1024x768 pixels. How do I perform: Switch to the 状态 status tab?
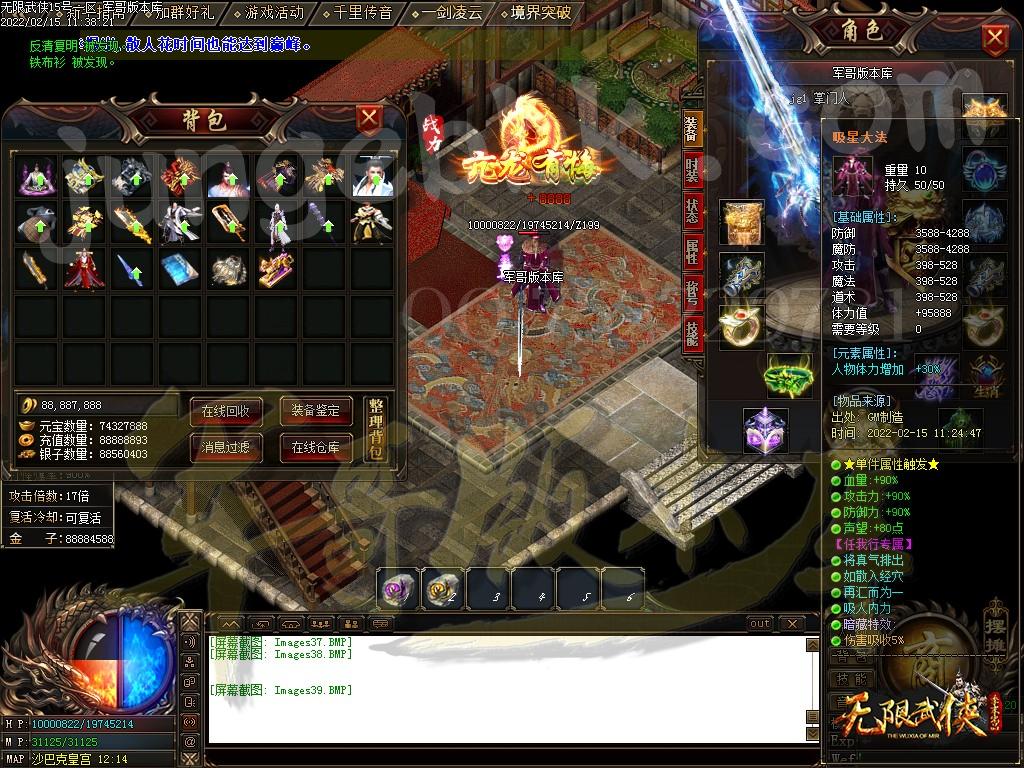click(692, 211)
